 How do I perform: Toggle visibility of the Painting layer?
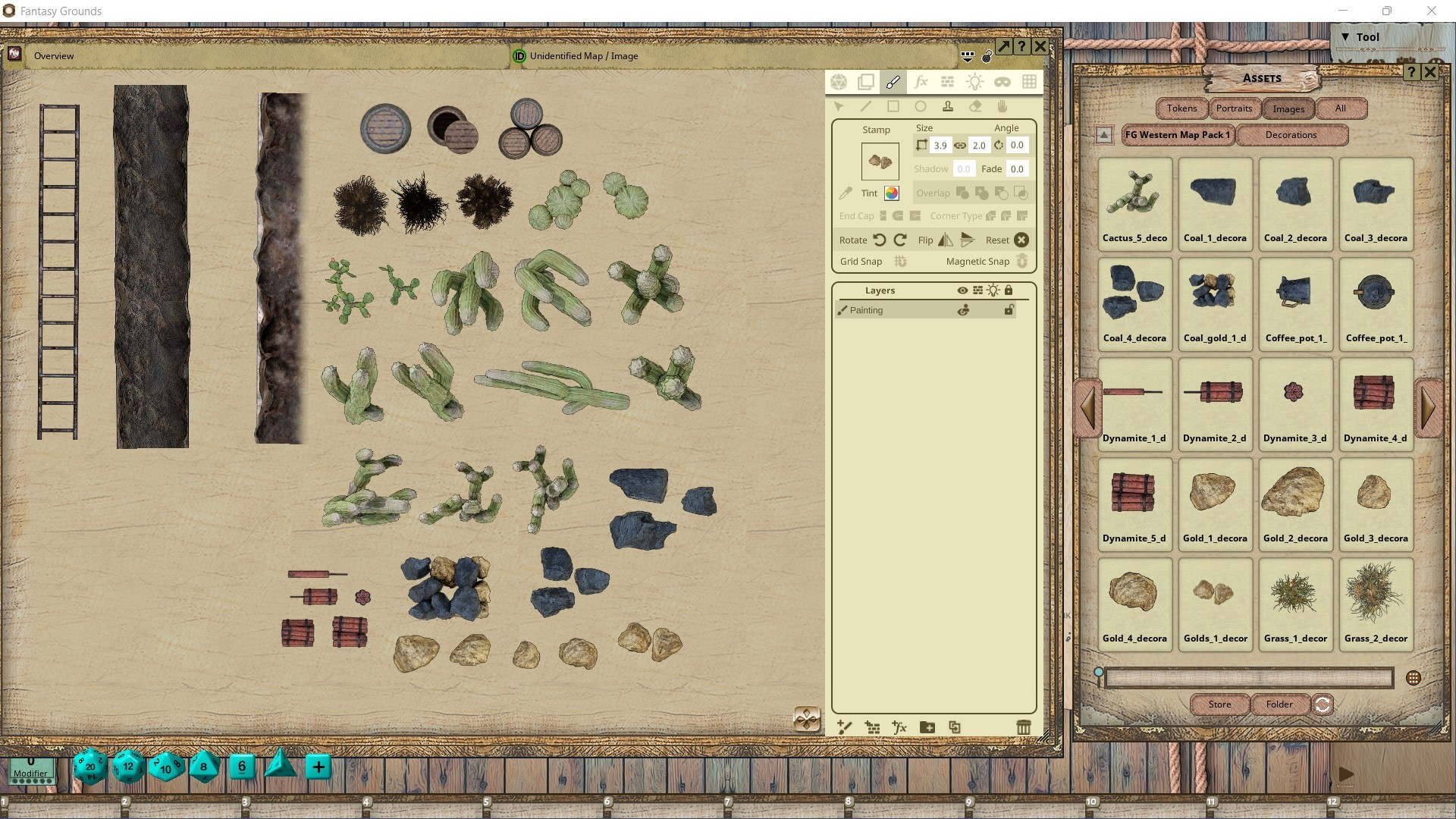963,310
